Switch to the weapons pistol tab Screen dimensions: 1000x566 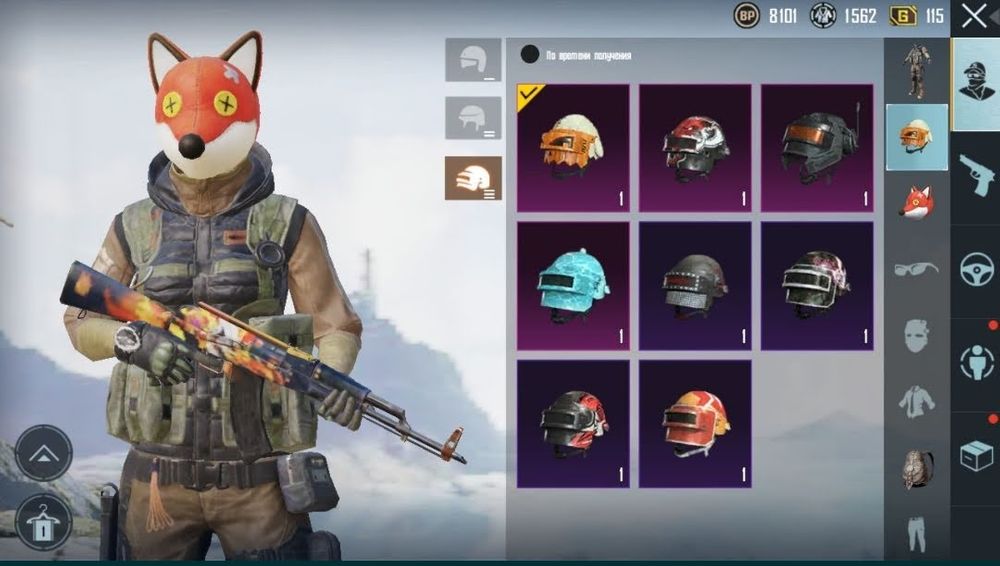pyautogui.click(x=975, y=176)
